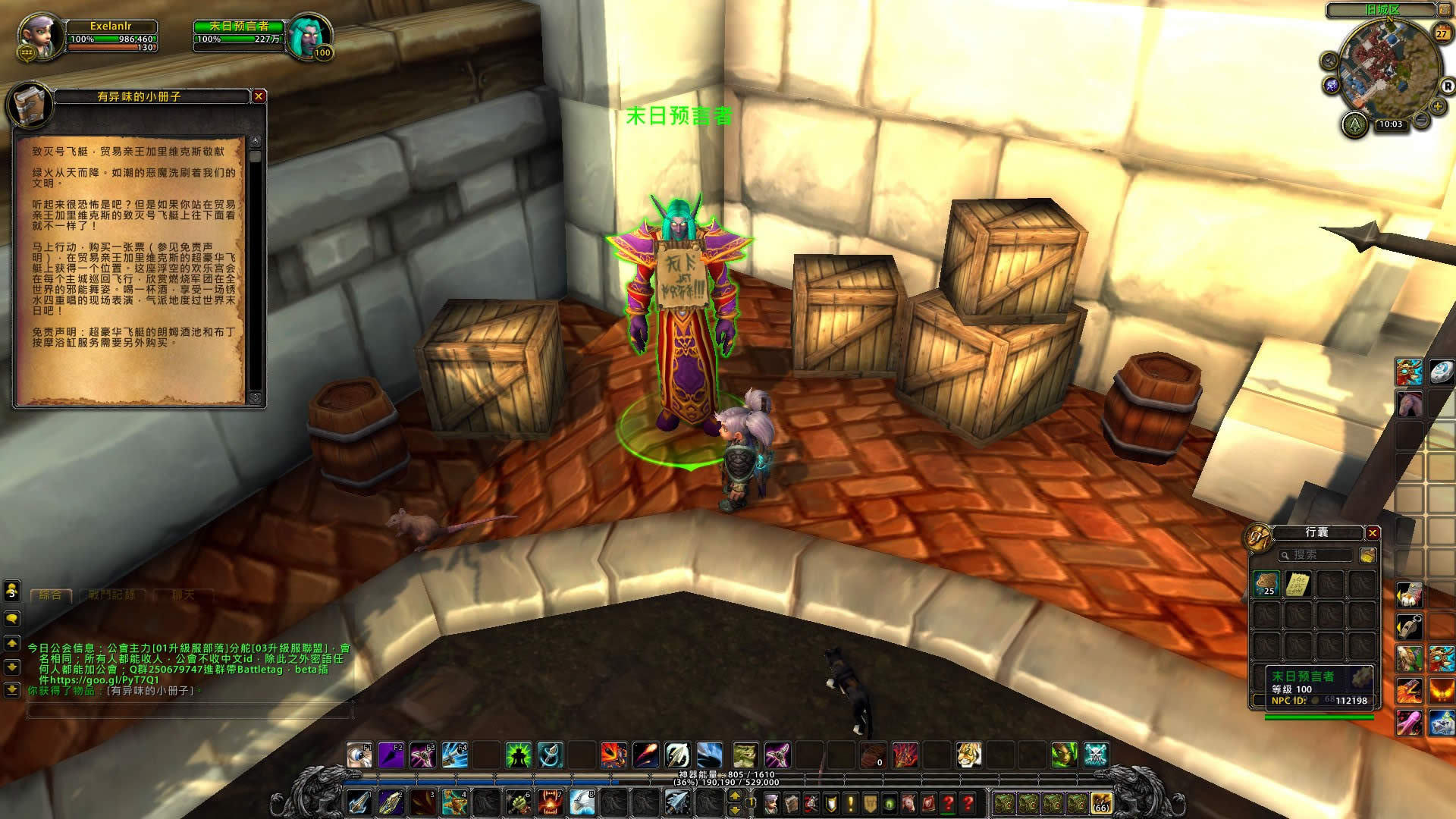Screen dimensions: 1456x819
Task: Click the Exelanlr player portrait
Action: (x=36, y=35)
